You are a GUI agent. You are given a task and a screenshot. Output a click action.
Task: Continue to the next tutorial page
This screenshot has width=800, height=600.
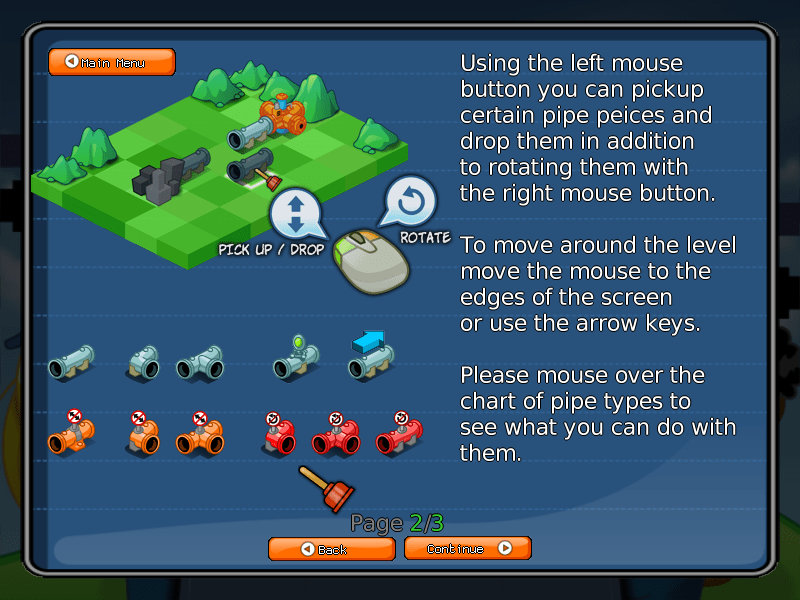click(467, 548)
